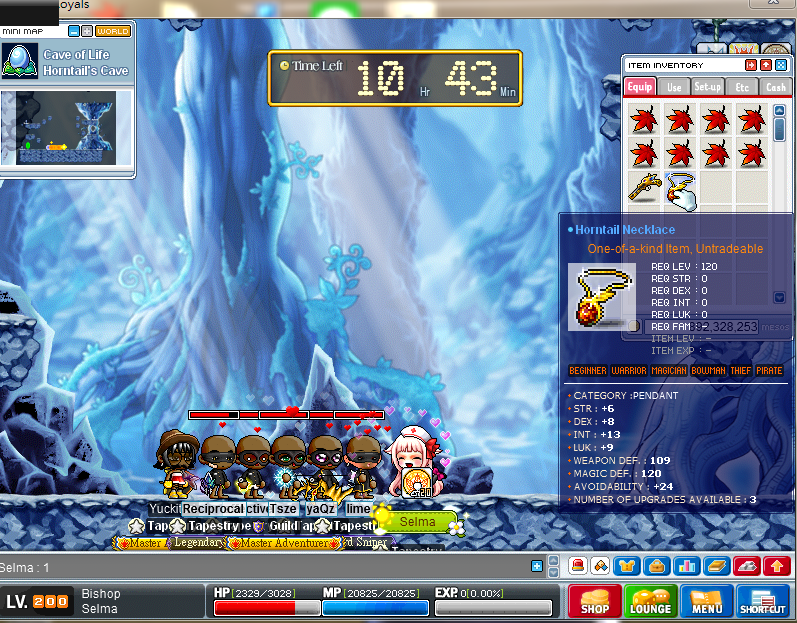Screen dimensions: 797x623
Task: Click the WORLD button on the minimap
Action: click(x=113, y=31)
